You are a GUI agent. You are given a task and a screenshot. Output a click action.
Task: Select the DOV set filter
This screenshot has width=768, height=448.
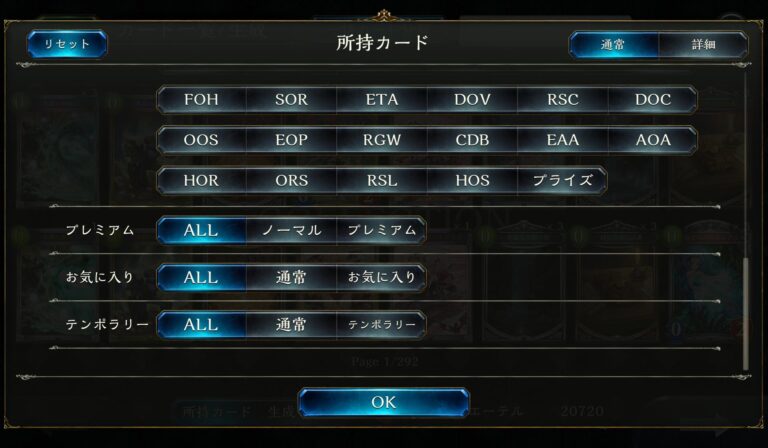pos(472,100)
